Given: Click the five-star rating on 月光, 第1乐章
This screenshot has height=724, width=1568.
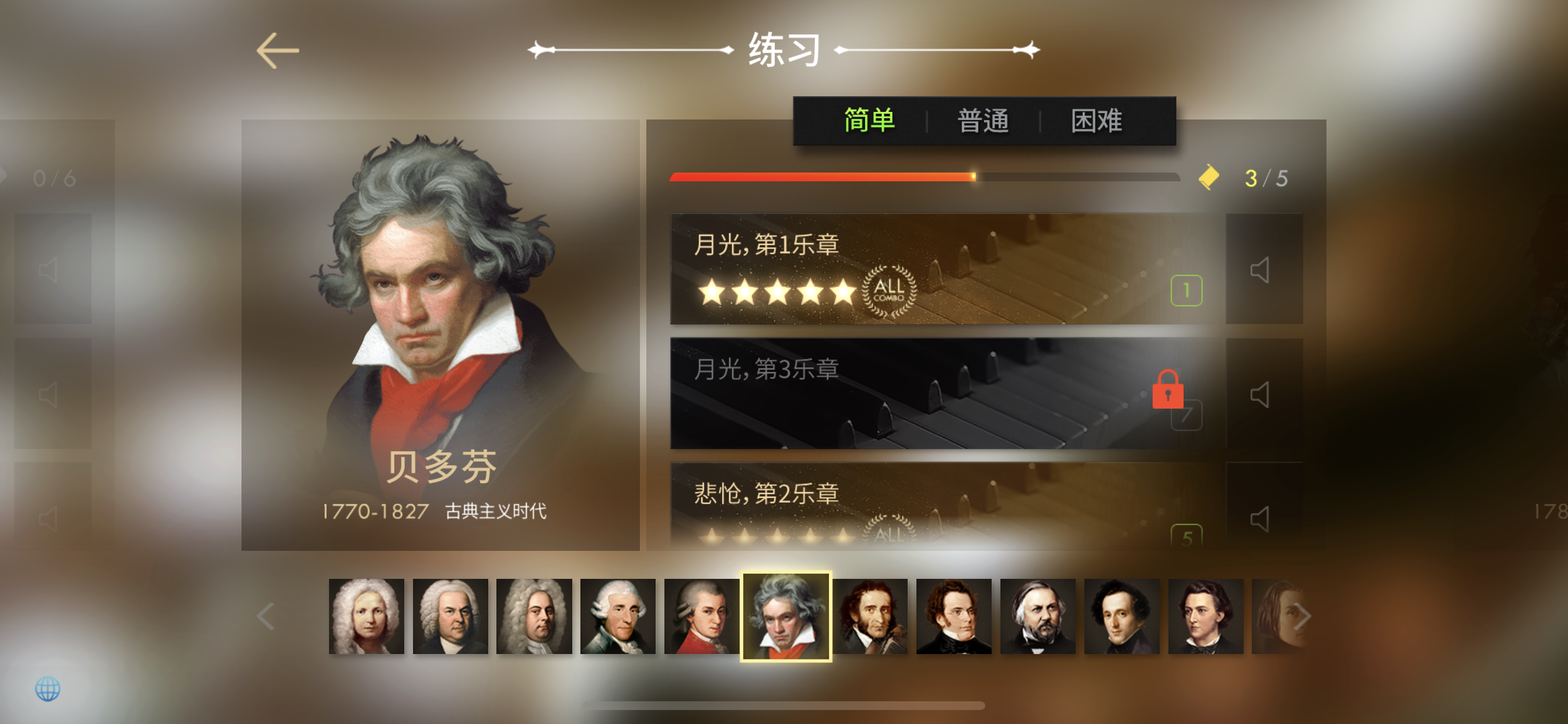Looking at the screenshot, I should (778, 292).
